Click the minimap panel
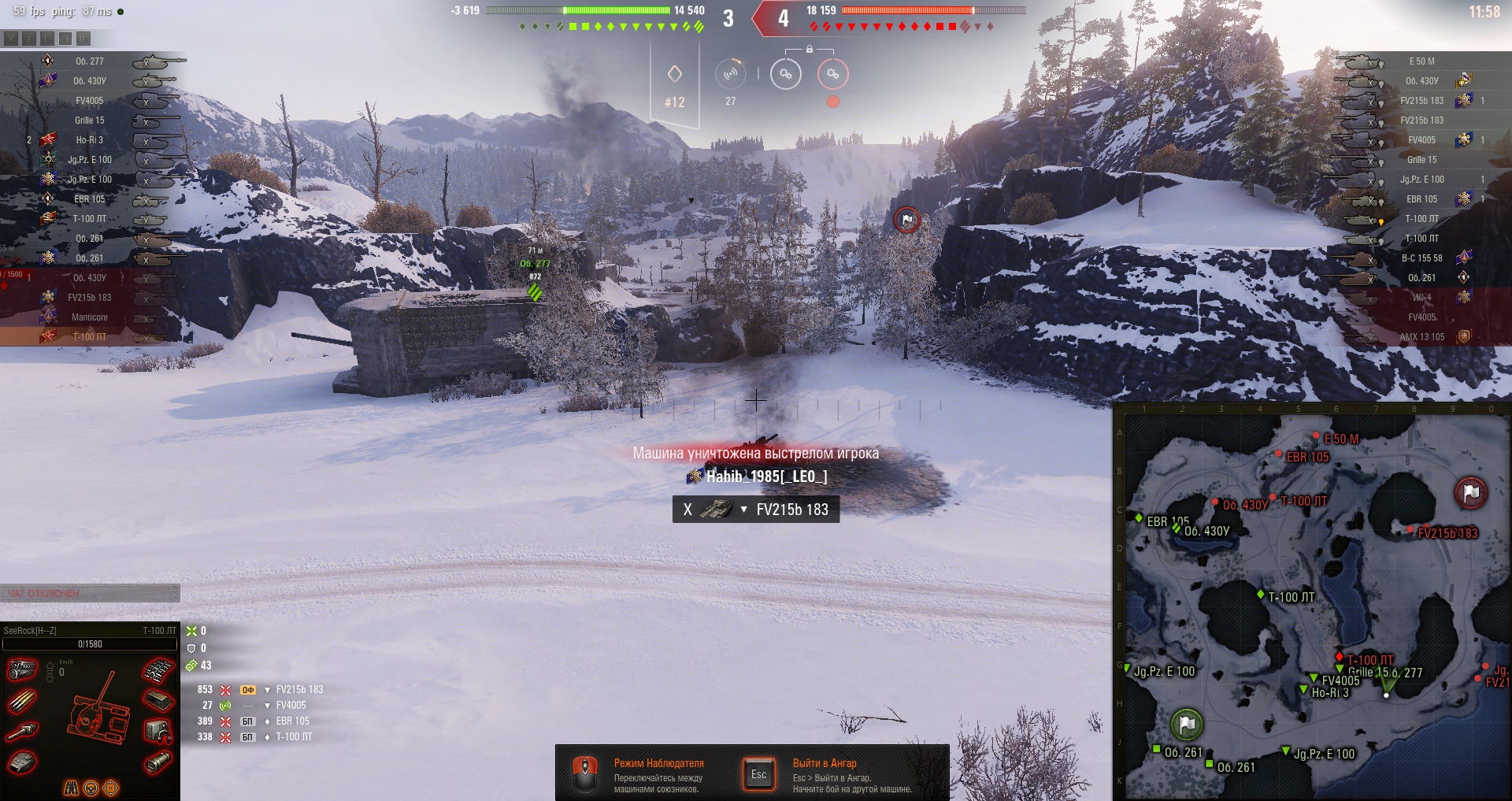This screenshot has height=801, width=1512. coord(1312,603)
